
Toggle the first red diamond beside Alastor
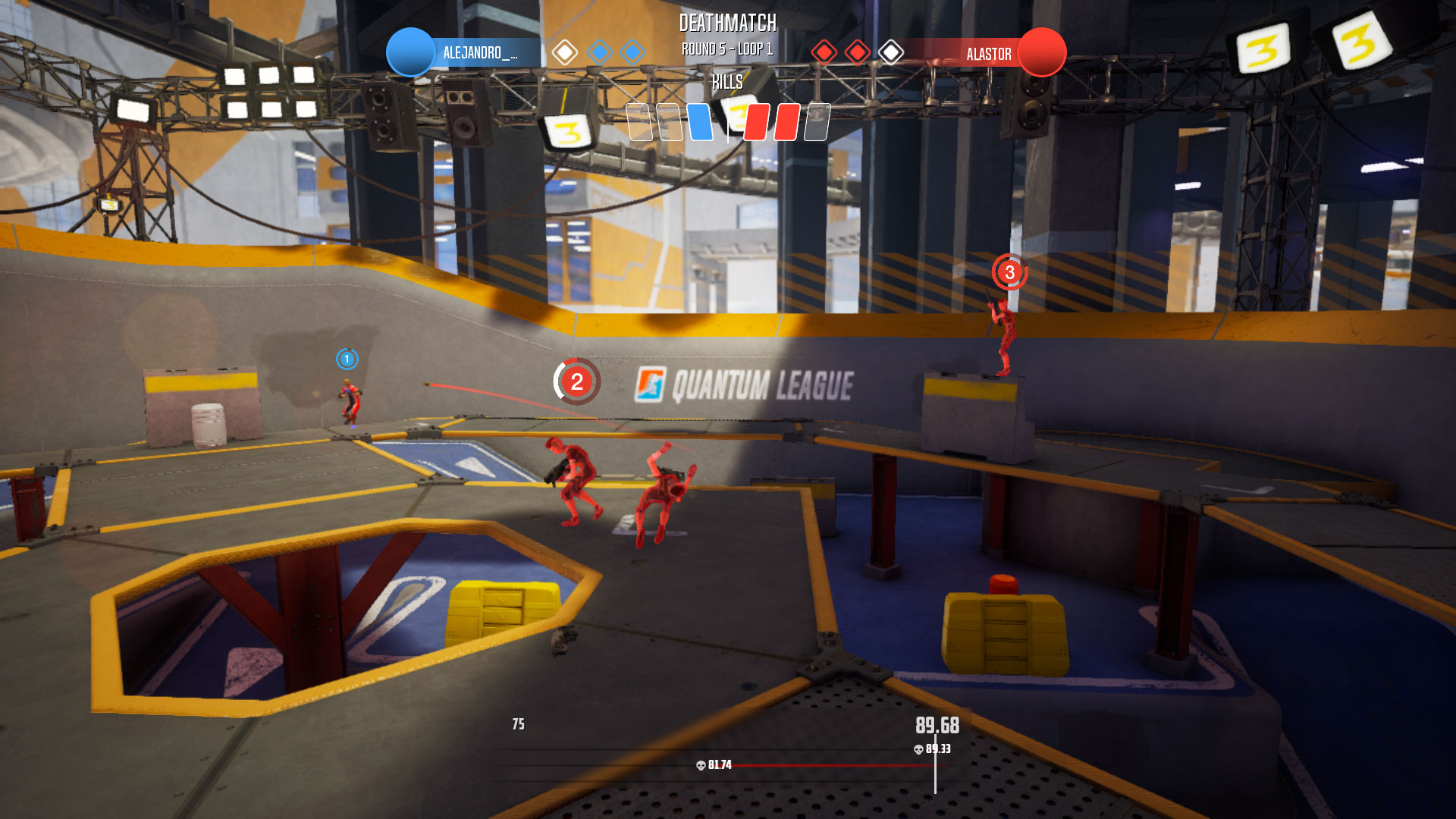click(825, 52)
